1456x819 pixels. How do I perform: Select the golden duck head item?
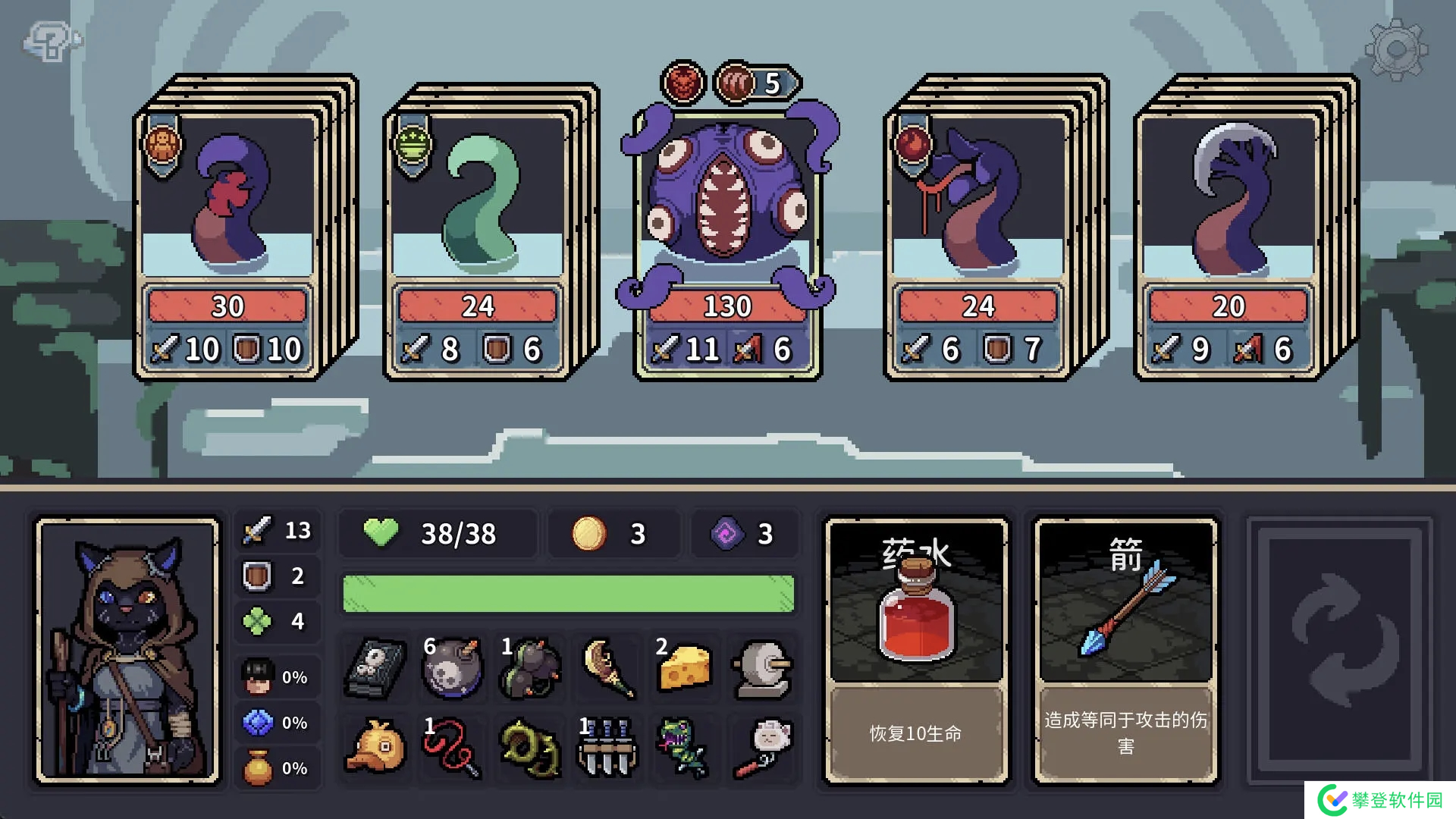tap(376, 747)
